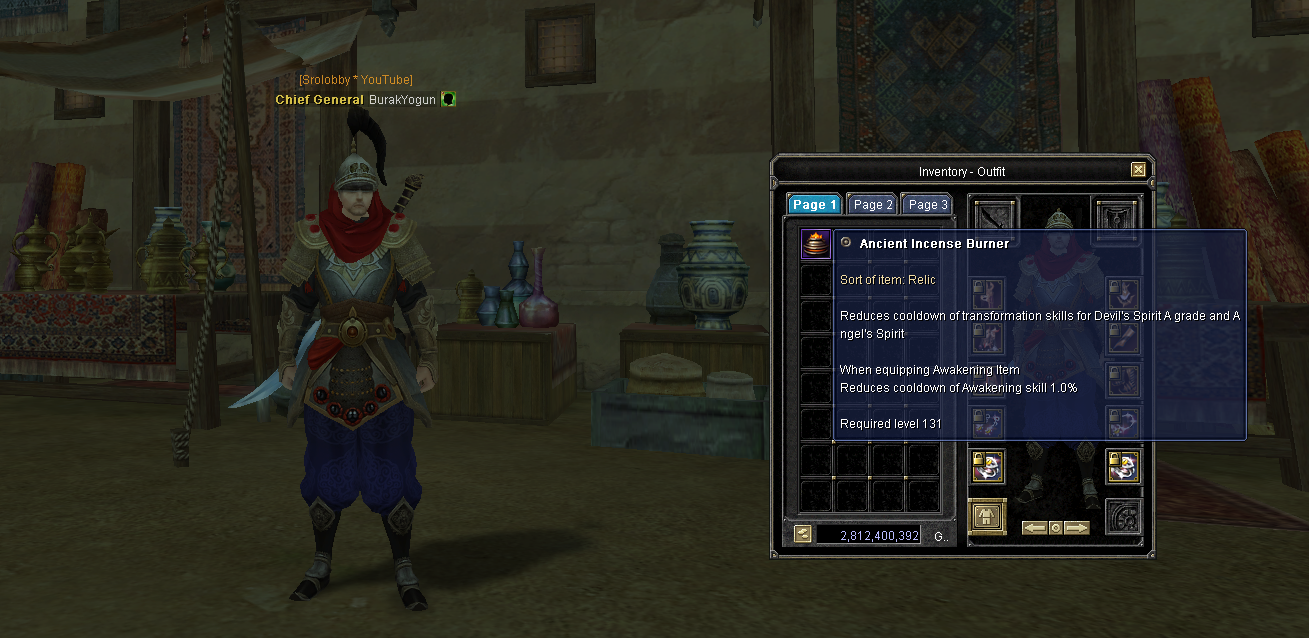Rotate the character preview with the right arrow

pyautogui.click(x=1076, y=527)
